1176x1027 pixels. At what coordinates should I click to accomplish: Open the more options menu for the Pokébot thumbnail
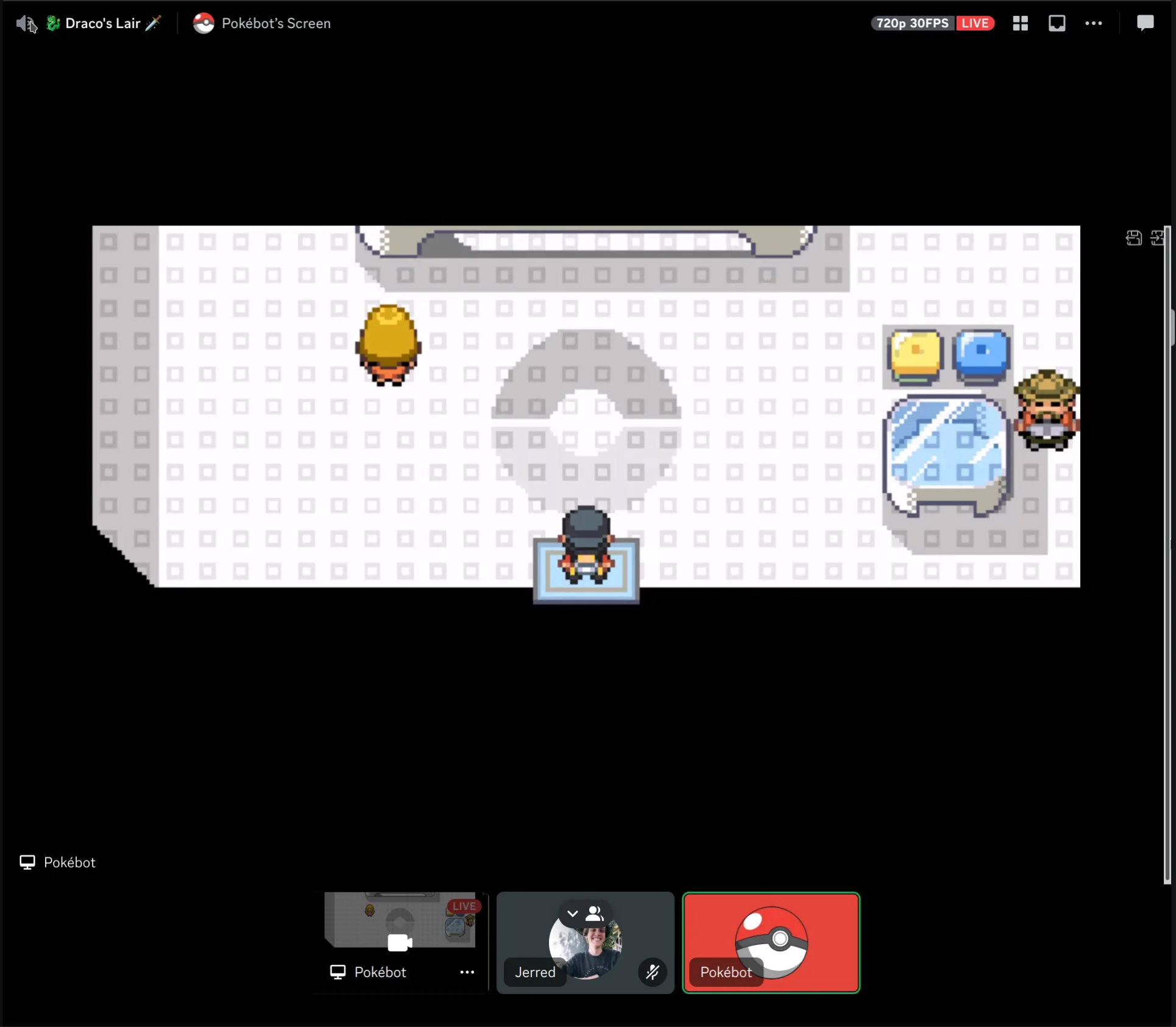[466, 972]
